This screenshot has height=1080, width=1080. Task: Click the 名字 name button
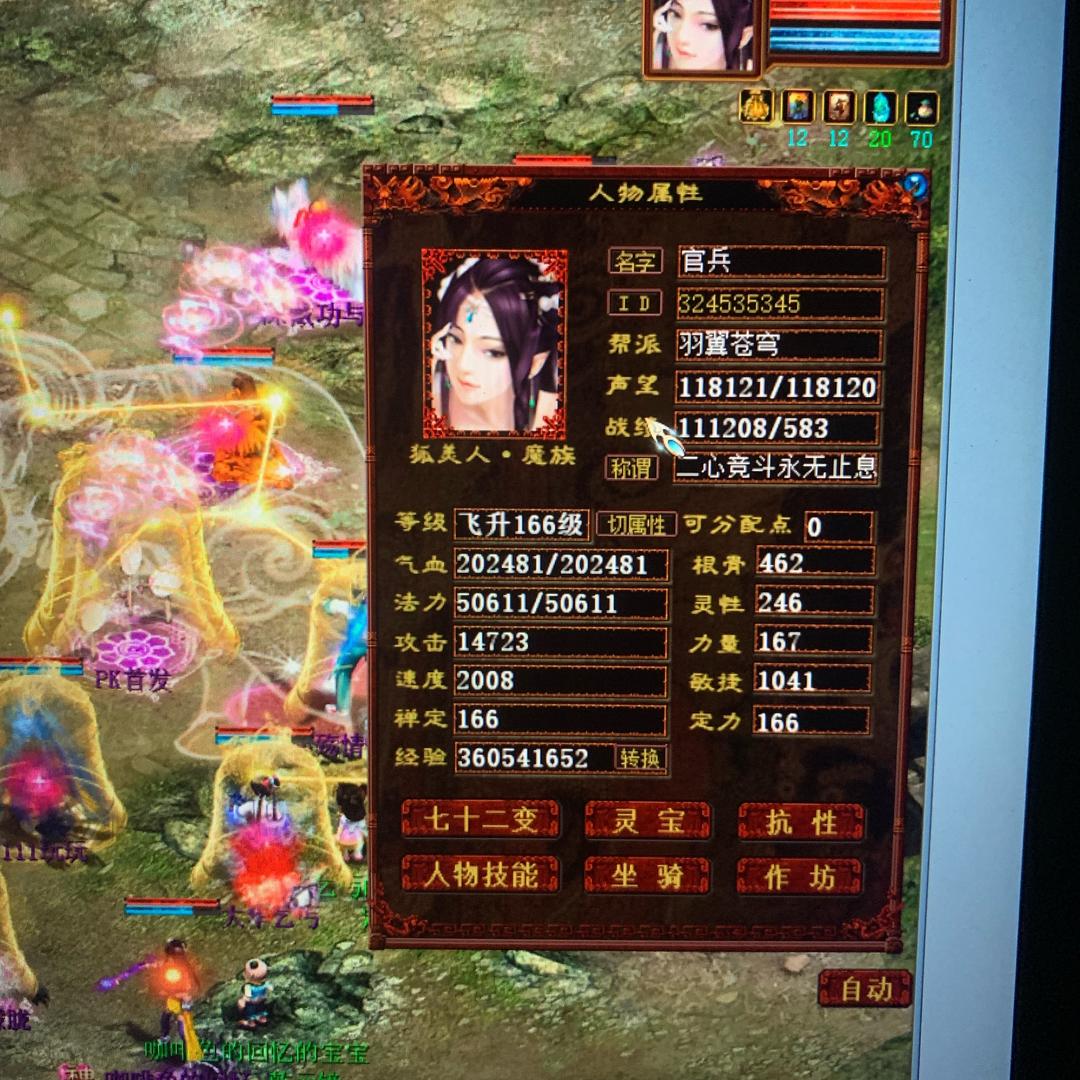(635, 262)
